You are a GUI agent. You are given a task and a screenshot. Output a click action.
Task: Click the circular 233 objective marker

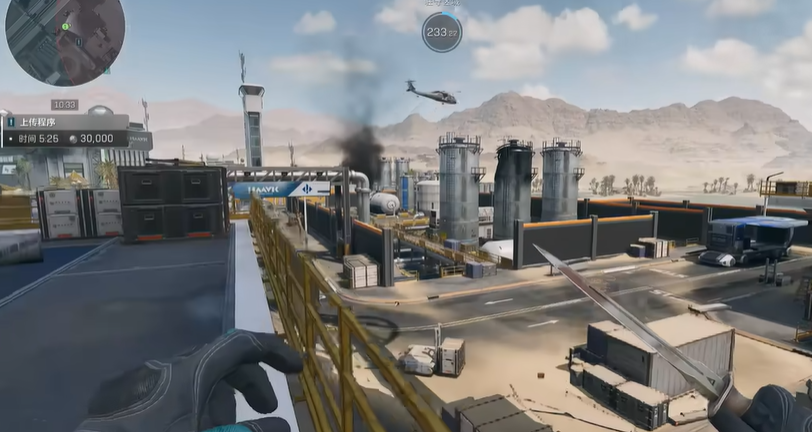coord(441,32)
